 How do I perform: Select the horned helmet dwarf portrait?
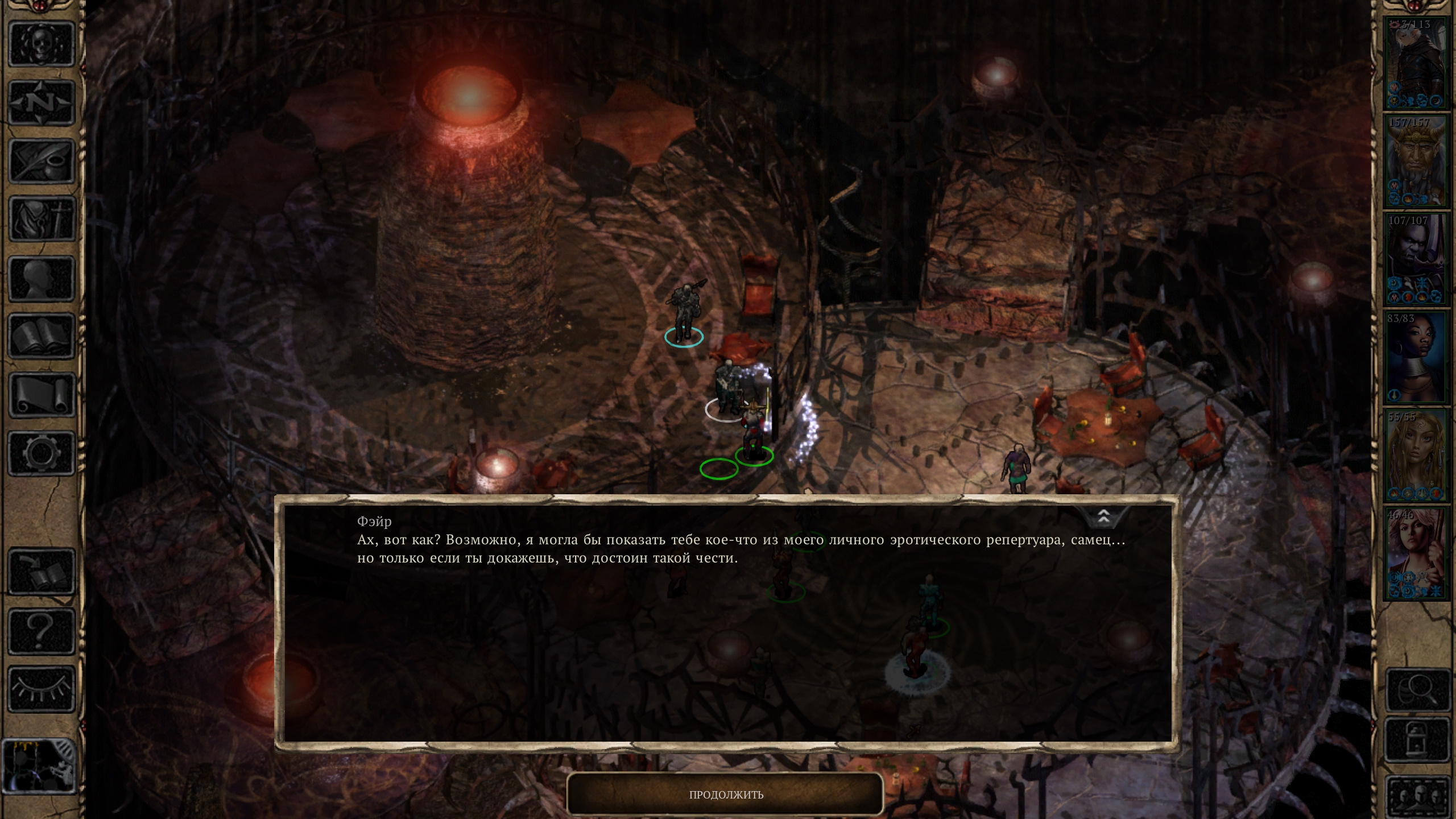1416,162
